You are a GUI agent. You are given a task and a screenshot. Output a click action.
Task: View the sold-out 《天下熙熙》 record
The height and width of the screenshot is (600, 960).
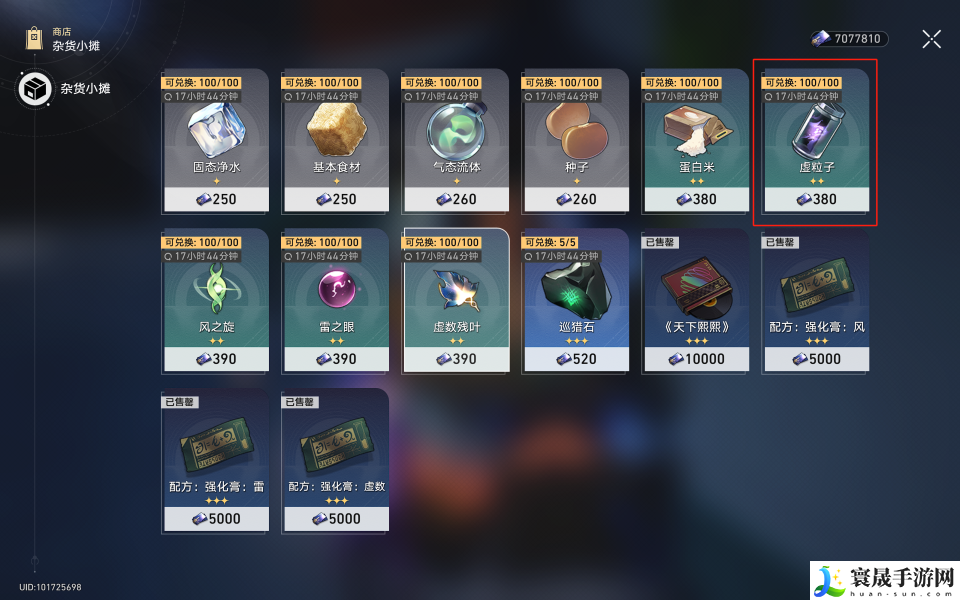[695, 300]
